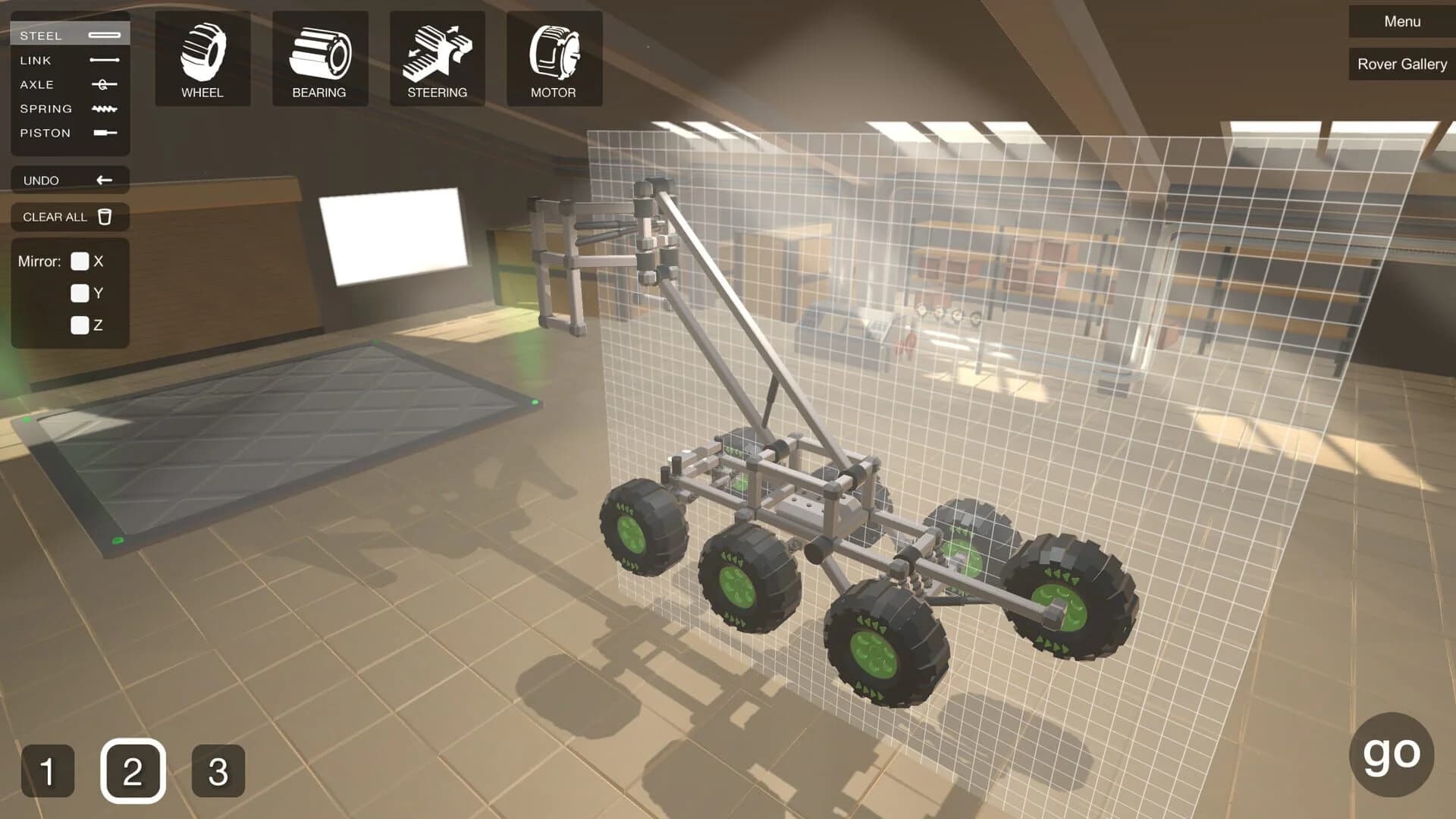Select the Steering tool
Viewport: 1456px width, 819px height.
click(x=437, y=57)
